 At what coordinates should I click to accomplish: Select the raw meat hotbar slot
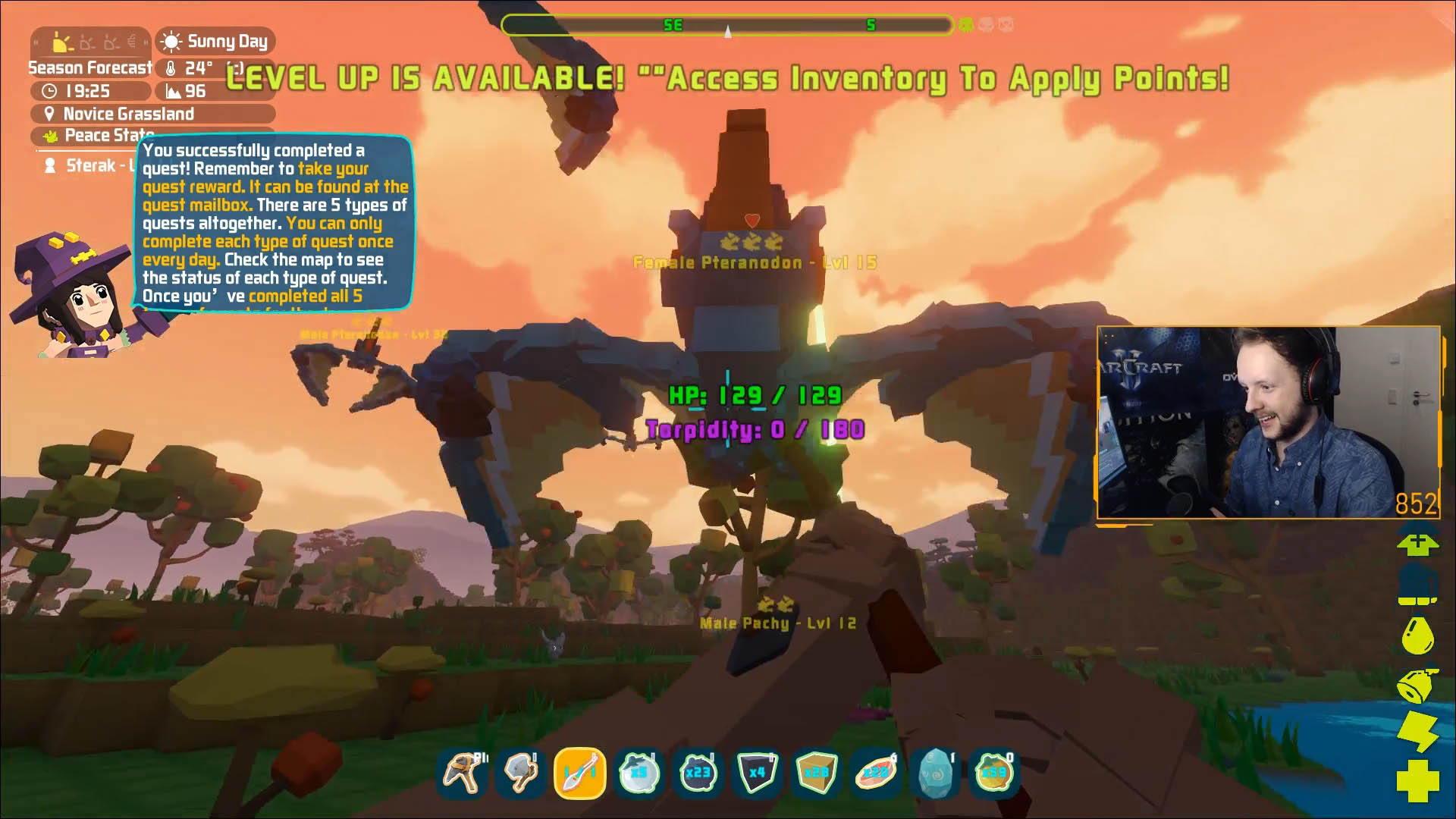[875, 773]
